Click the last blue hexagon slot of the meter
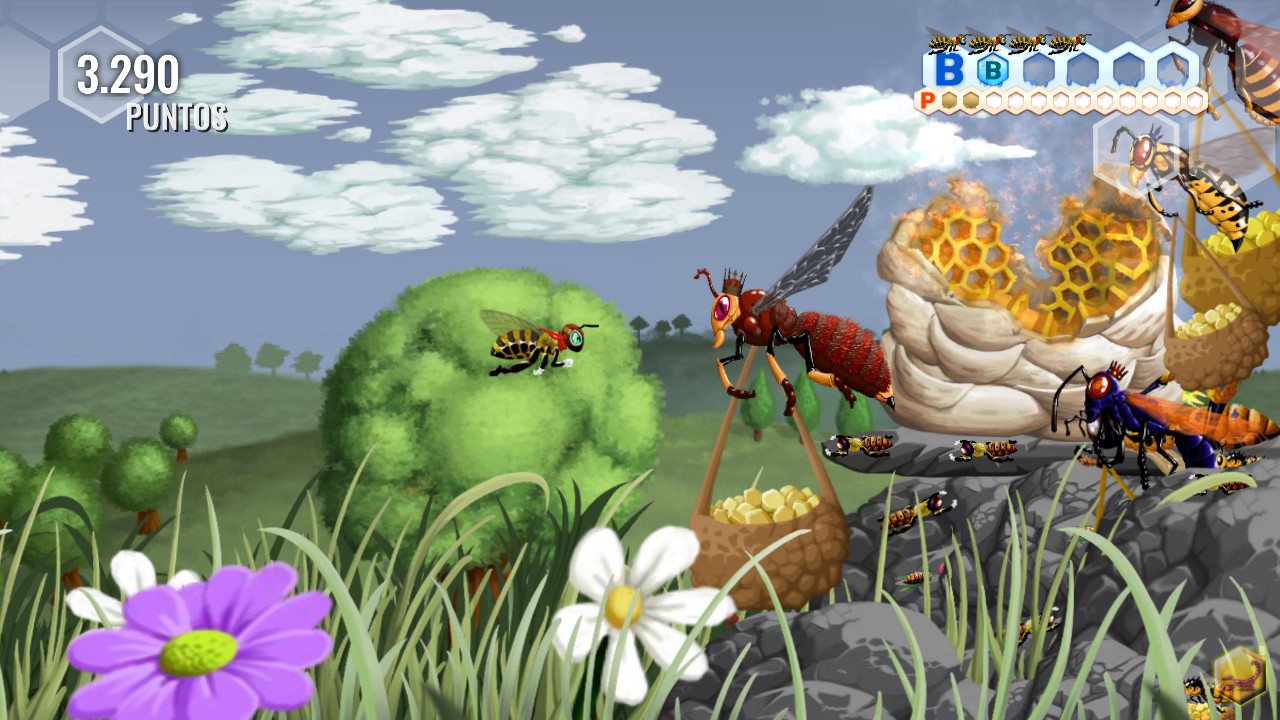This screenshot has width=1280, height=720. [x=1172, y=67]
